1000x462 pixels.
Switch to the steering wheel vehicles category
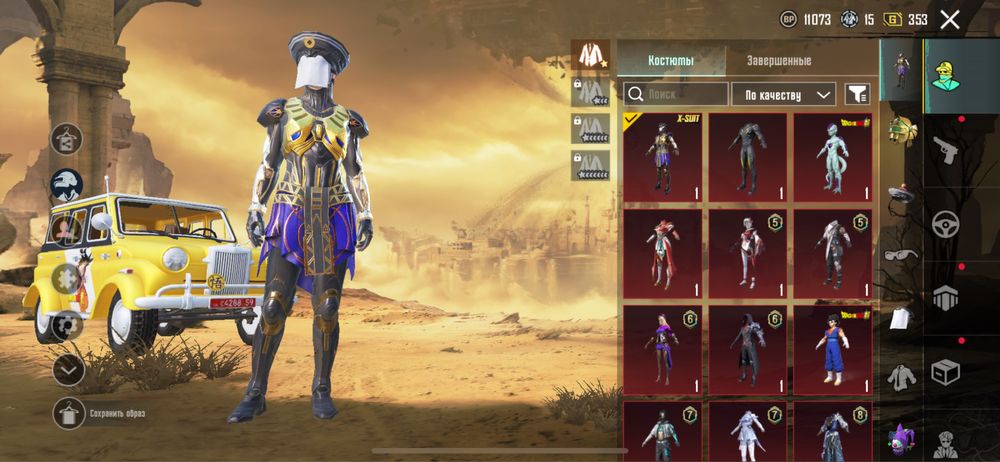point(945,225)
